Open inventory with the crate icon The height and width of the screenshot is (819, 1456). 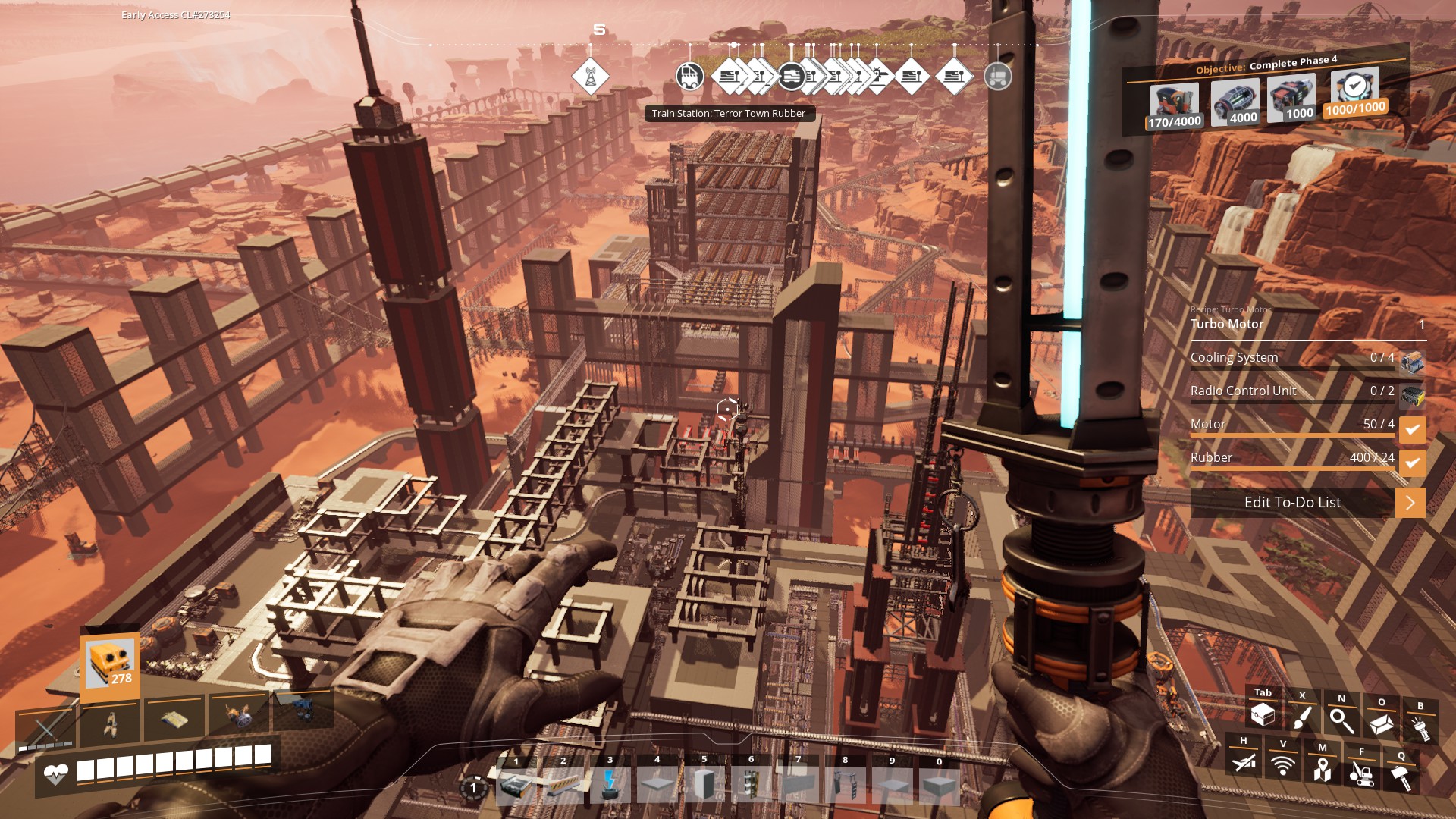tap(1263, 714)
